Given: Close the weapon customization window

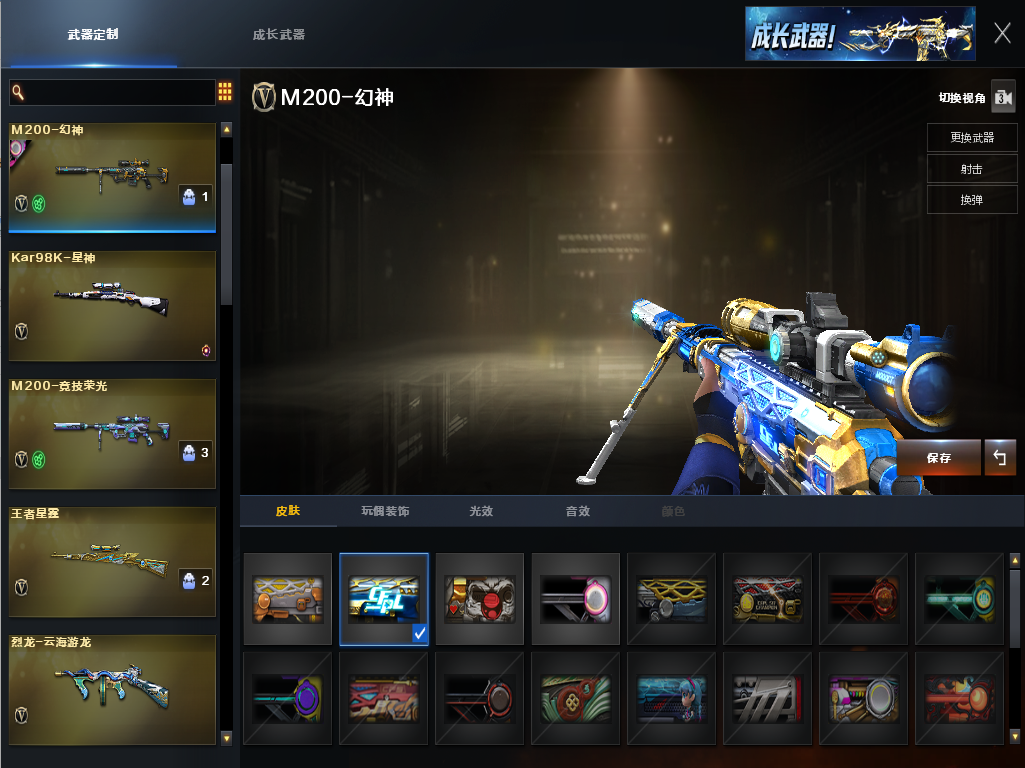Looking at the screenshot, I should click(1002, 33).
